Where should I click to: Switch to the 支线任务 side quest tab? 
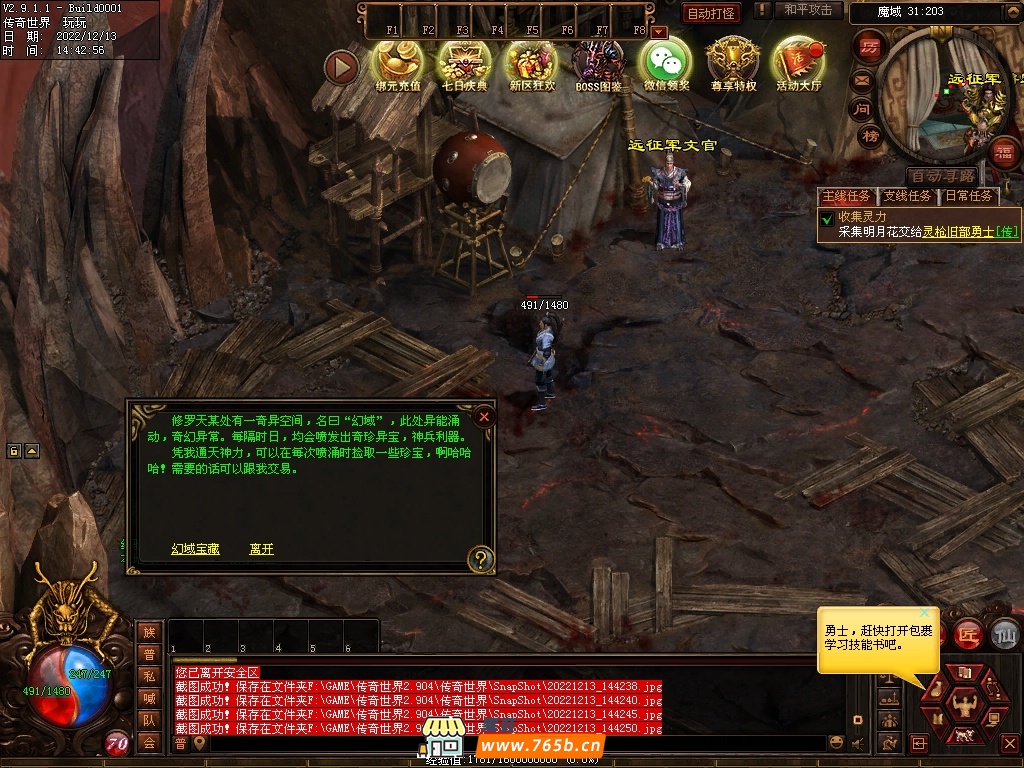click(x=907, y=196)
